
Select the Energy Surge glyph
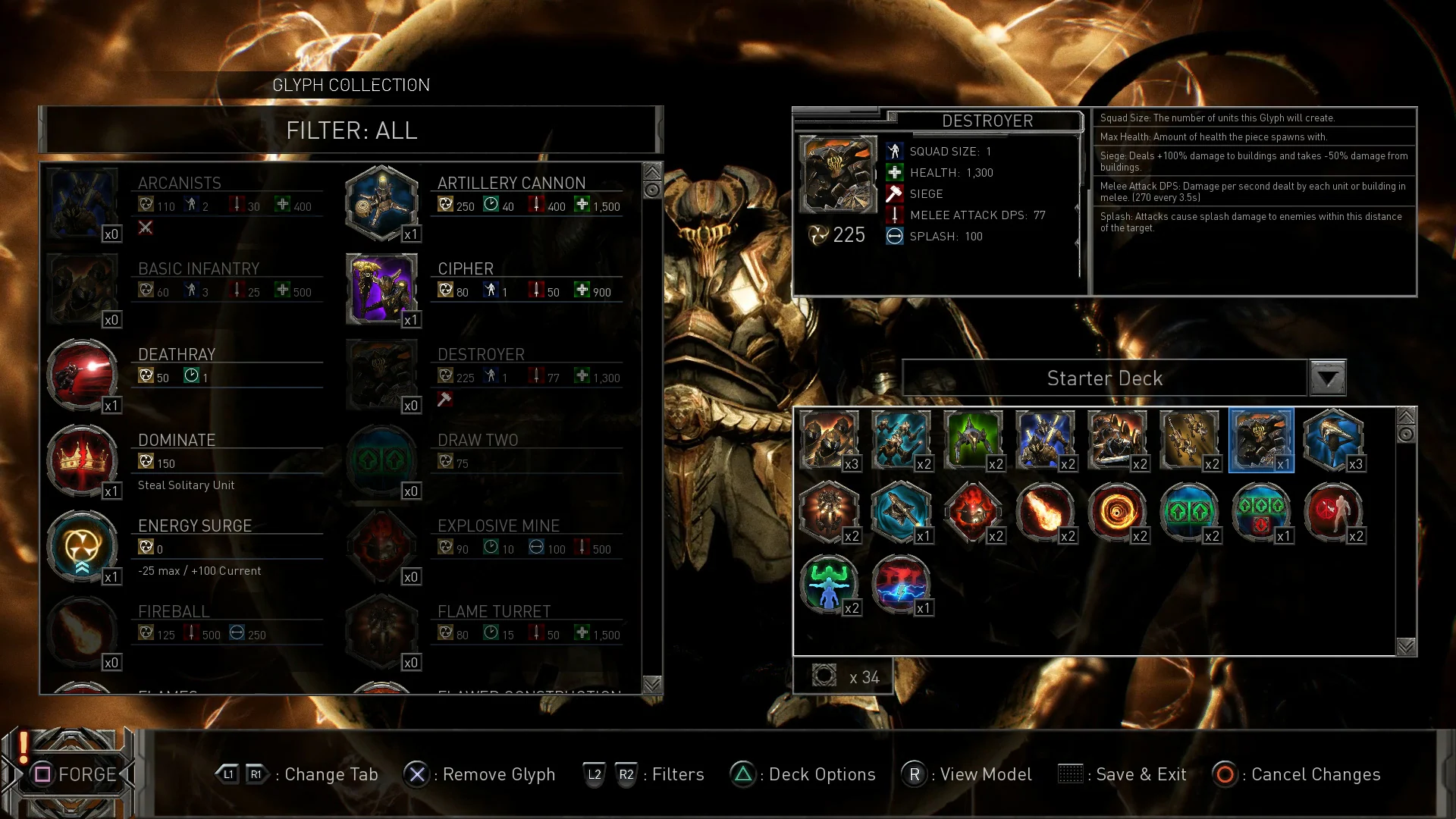83,545
